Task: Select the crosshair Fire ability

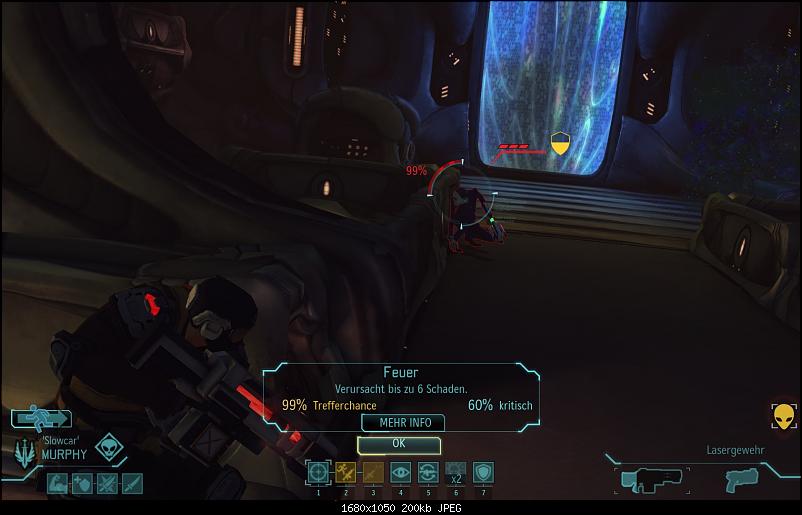Action: coord(318,471)
